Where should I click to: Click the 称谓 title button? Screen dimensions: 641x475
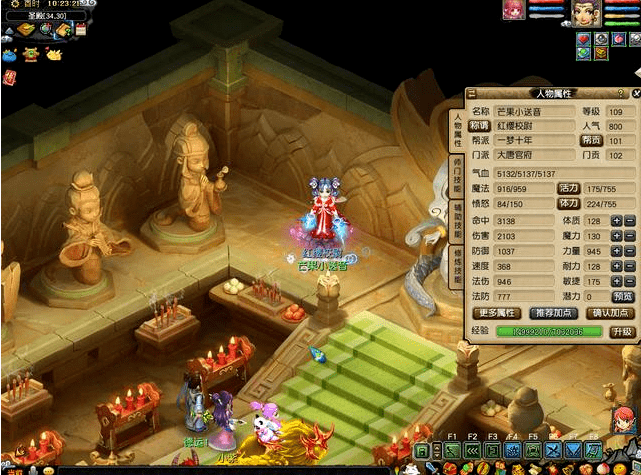[481, 126]
